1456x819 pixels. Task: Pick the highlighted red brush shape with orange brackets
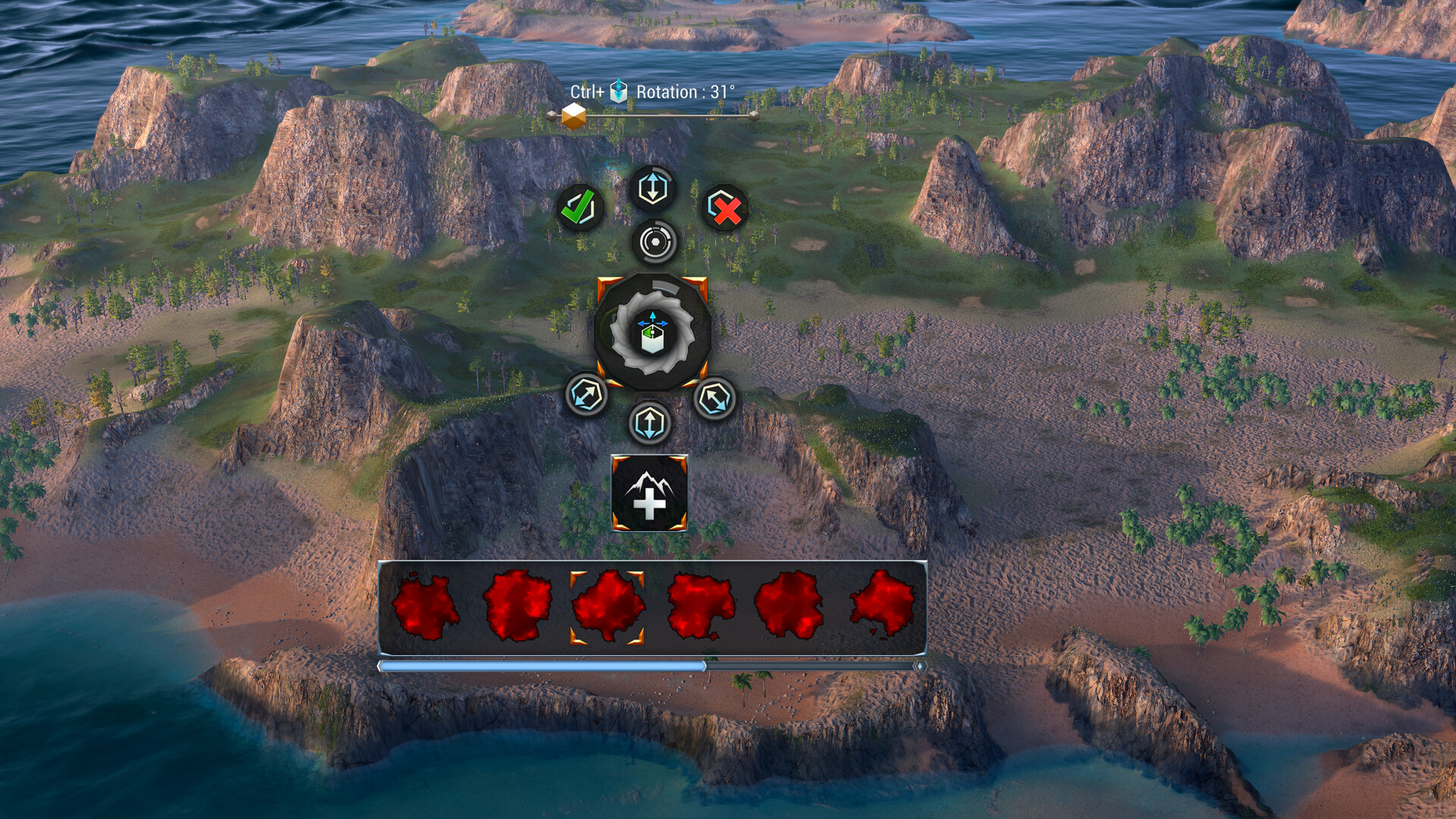pyautogui.click(x=607, y=607)
